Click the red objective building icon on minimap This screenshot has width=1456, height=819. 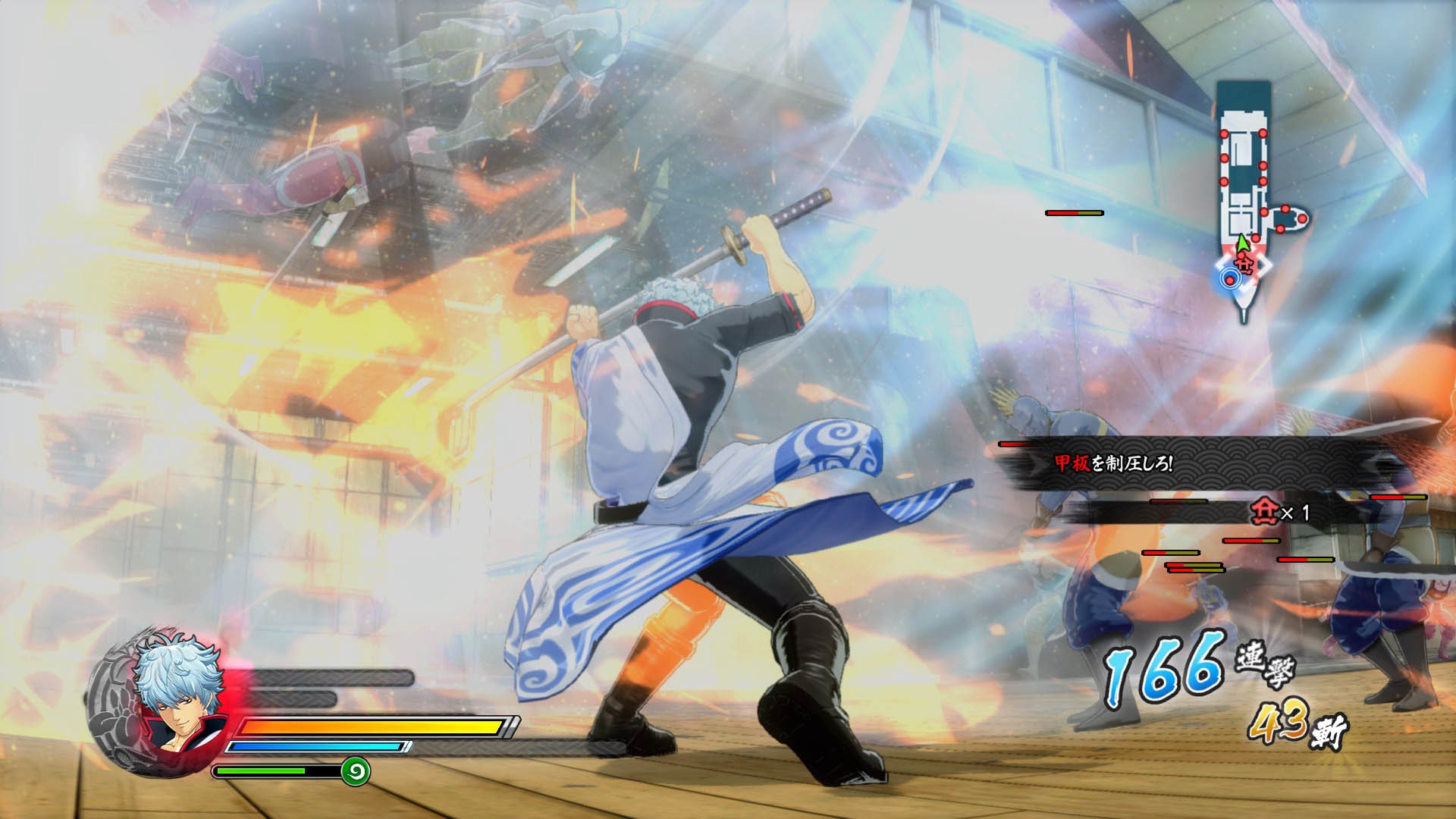click(1244, 265)
